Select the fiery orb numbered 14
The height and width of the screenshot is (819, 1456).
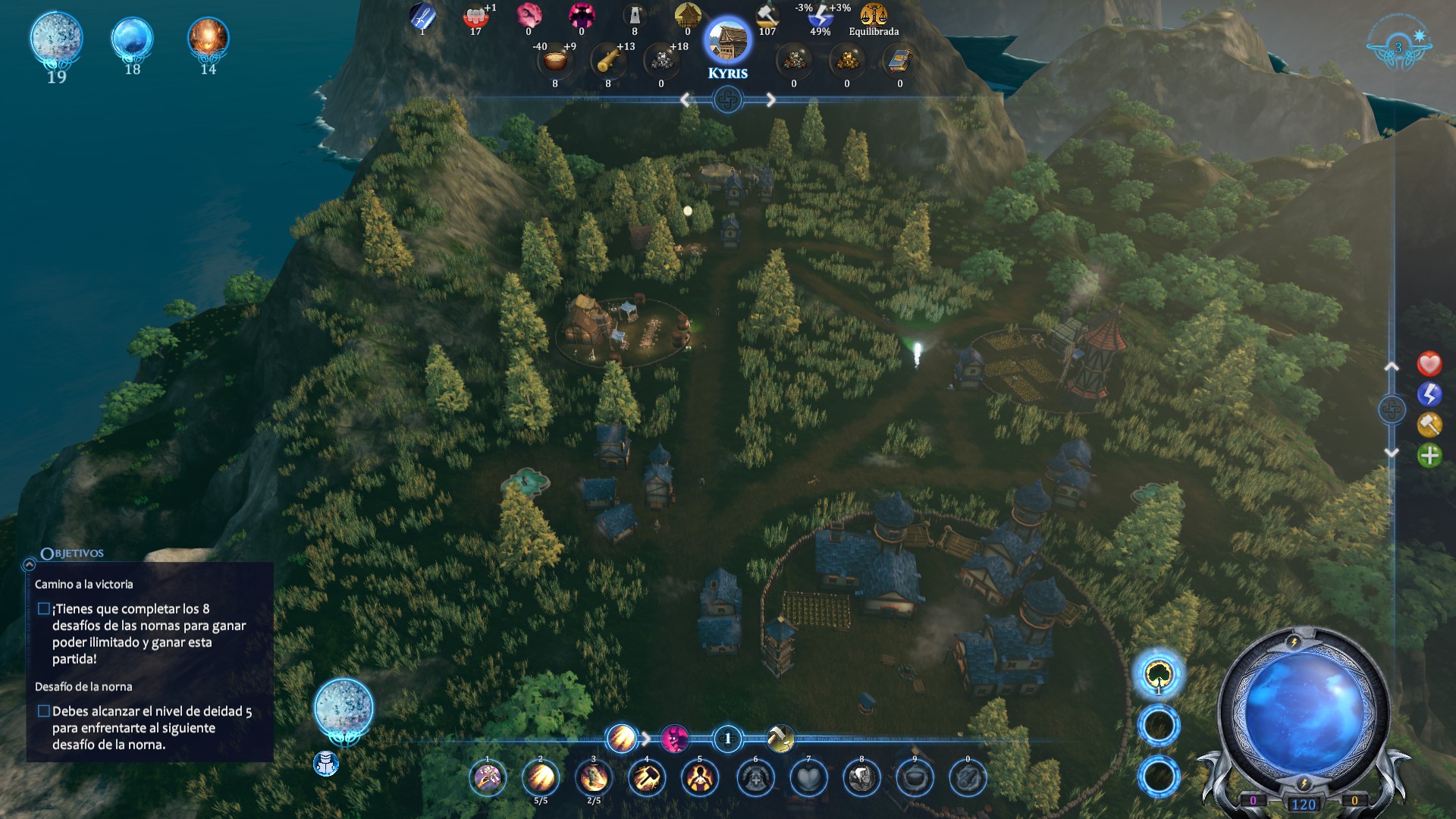[208, 39]
